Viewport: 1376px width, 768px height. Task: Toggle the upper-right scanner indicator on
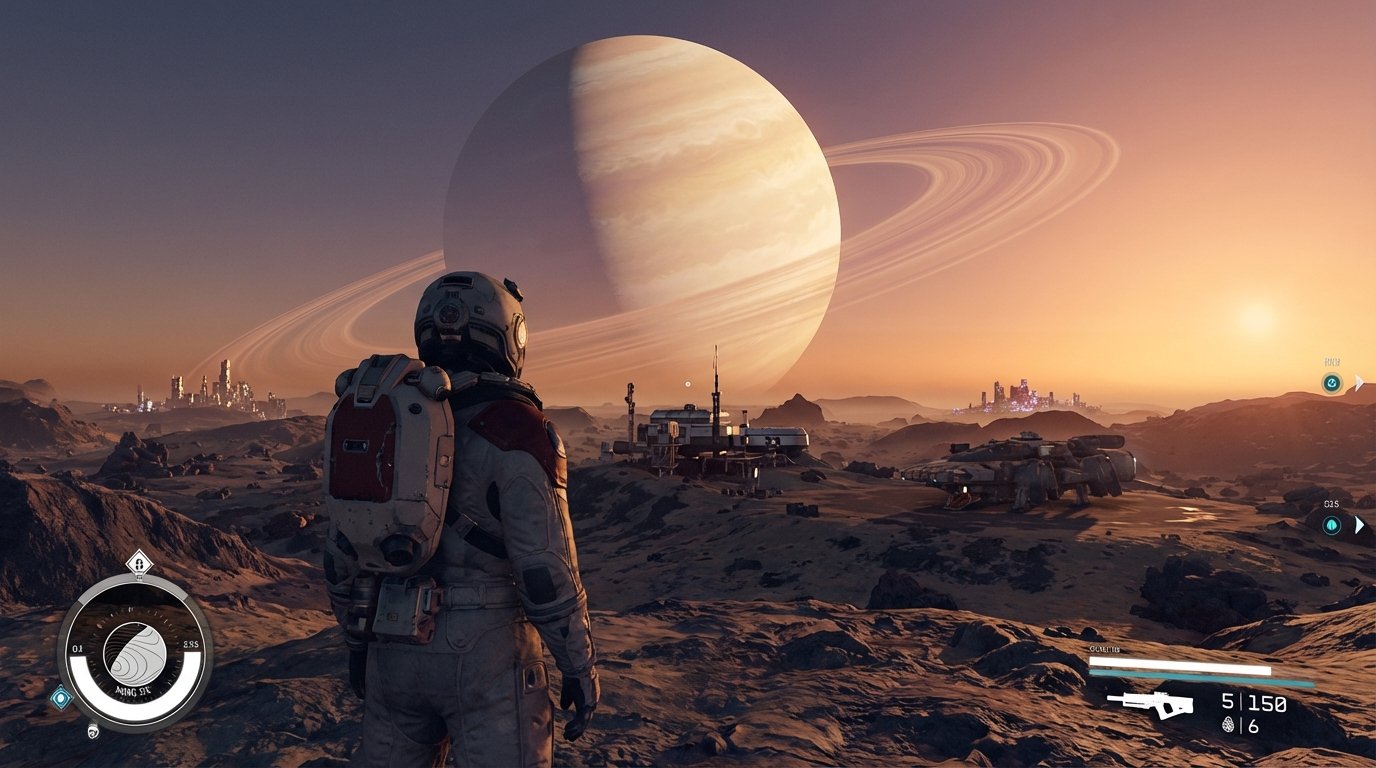coord(1333,381)
